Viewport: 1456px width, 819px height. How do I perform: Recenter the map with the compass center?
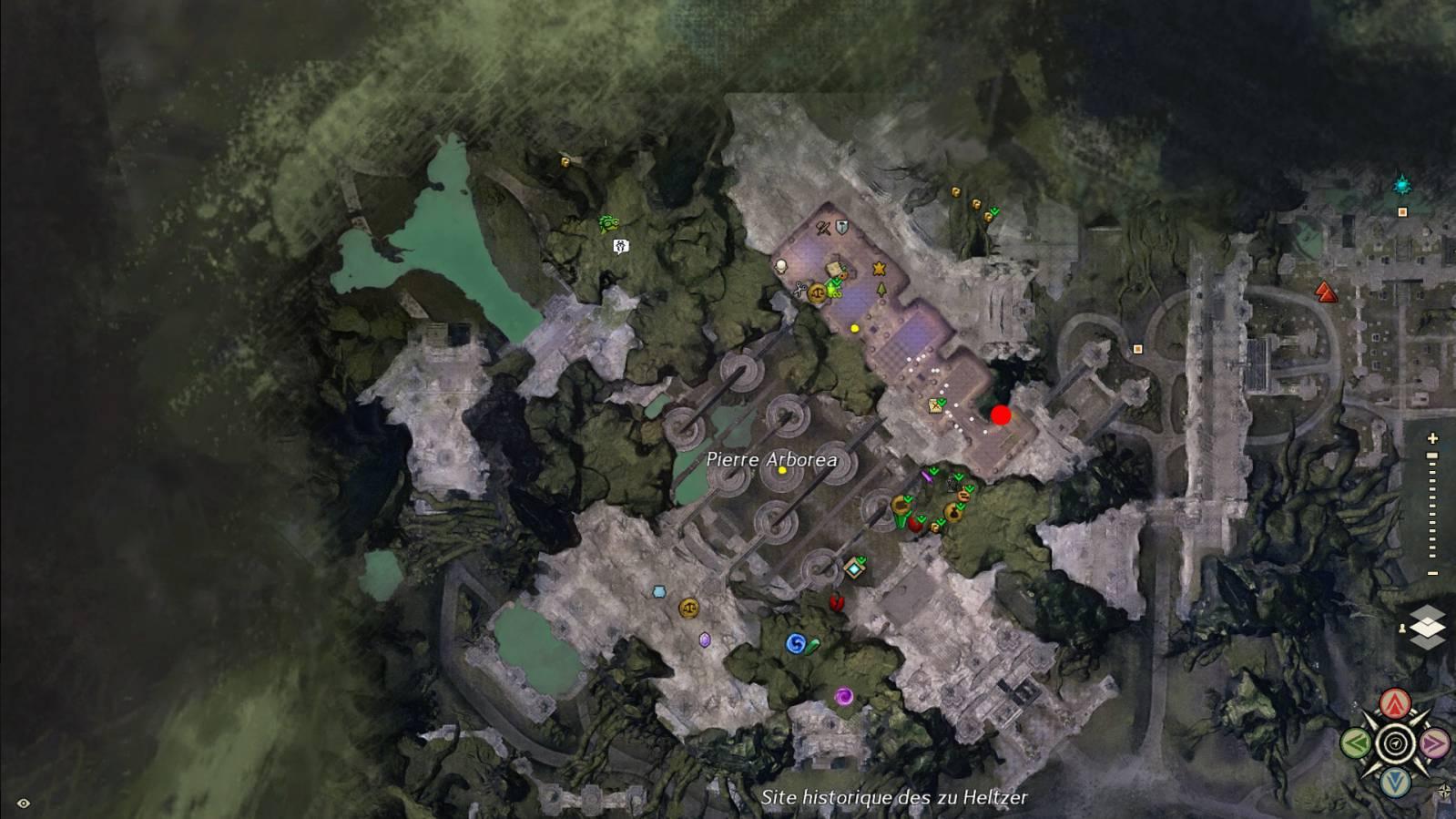[x=1394, y=742]
